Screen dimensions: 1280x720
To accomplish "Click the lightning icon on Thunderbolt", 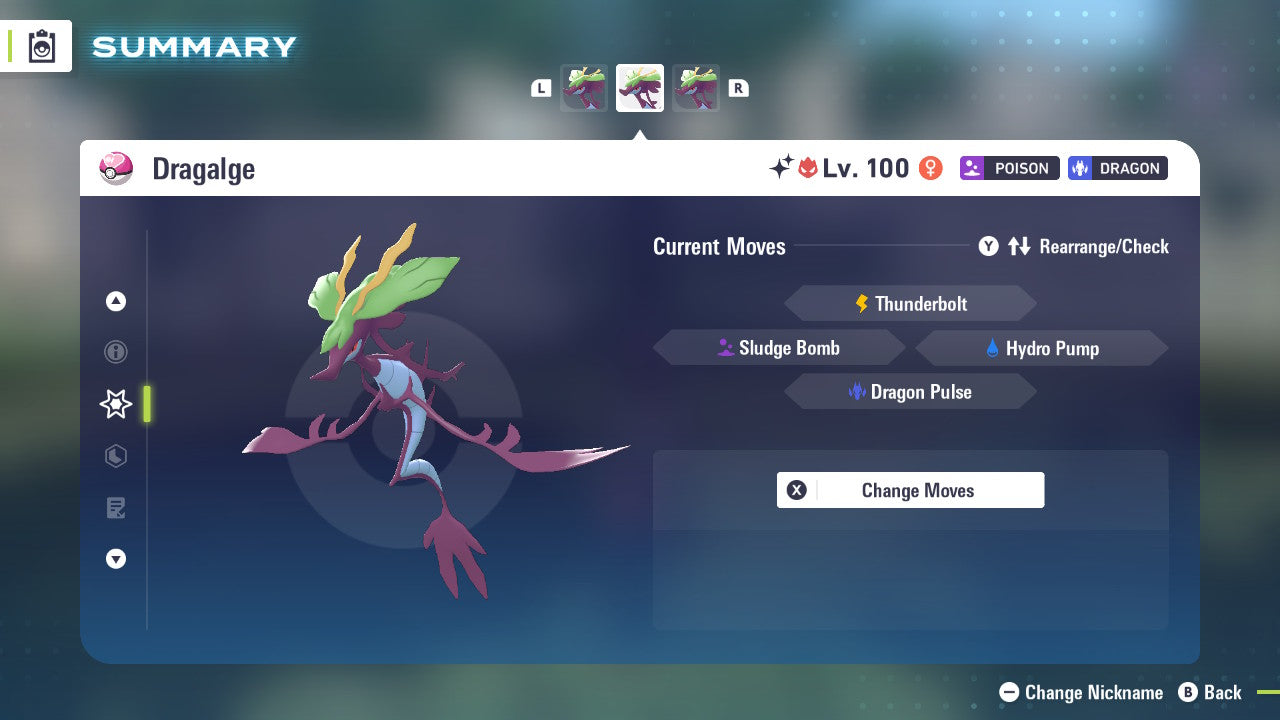I will tap(862, 303).
